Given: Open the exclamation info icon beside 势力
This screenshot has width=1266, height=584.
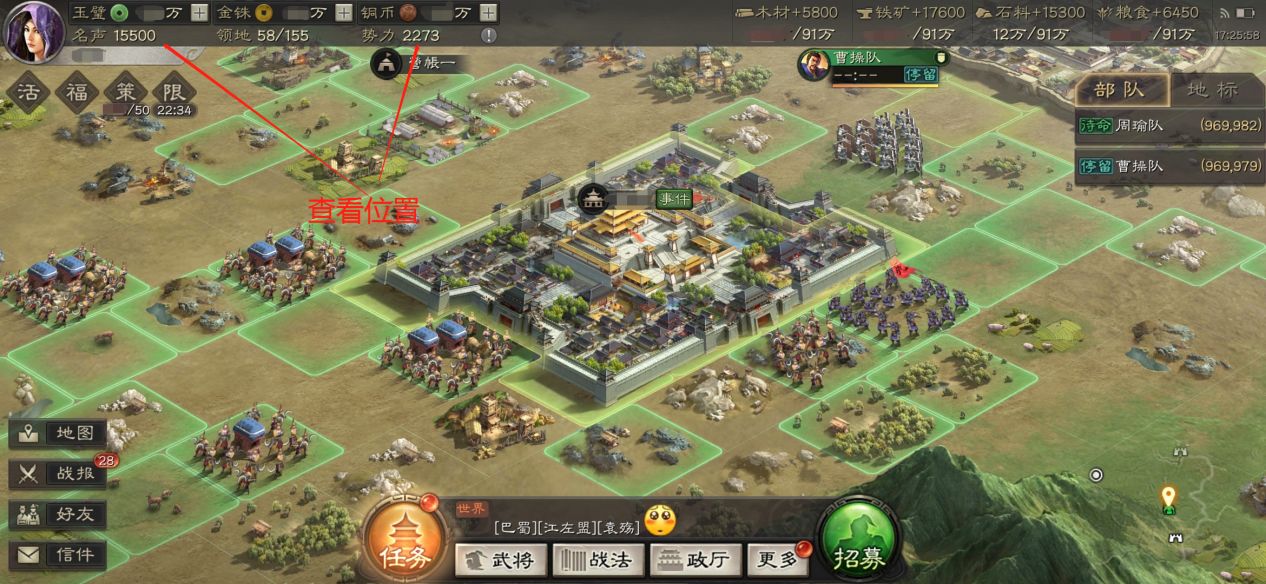Looking at the screenshot, I should [x=488, y=35].
